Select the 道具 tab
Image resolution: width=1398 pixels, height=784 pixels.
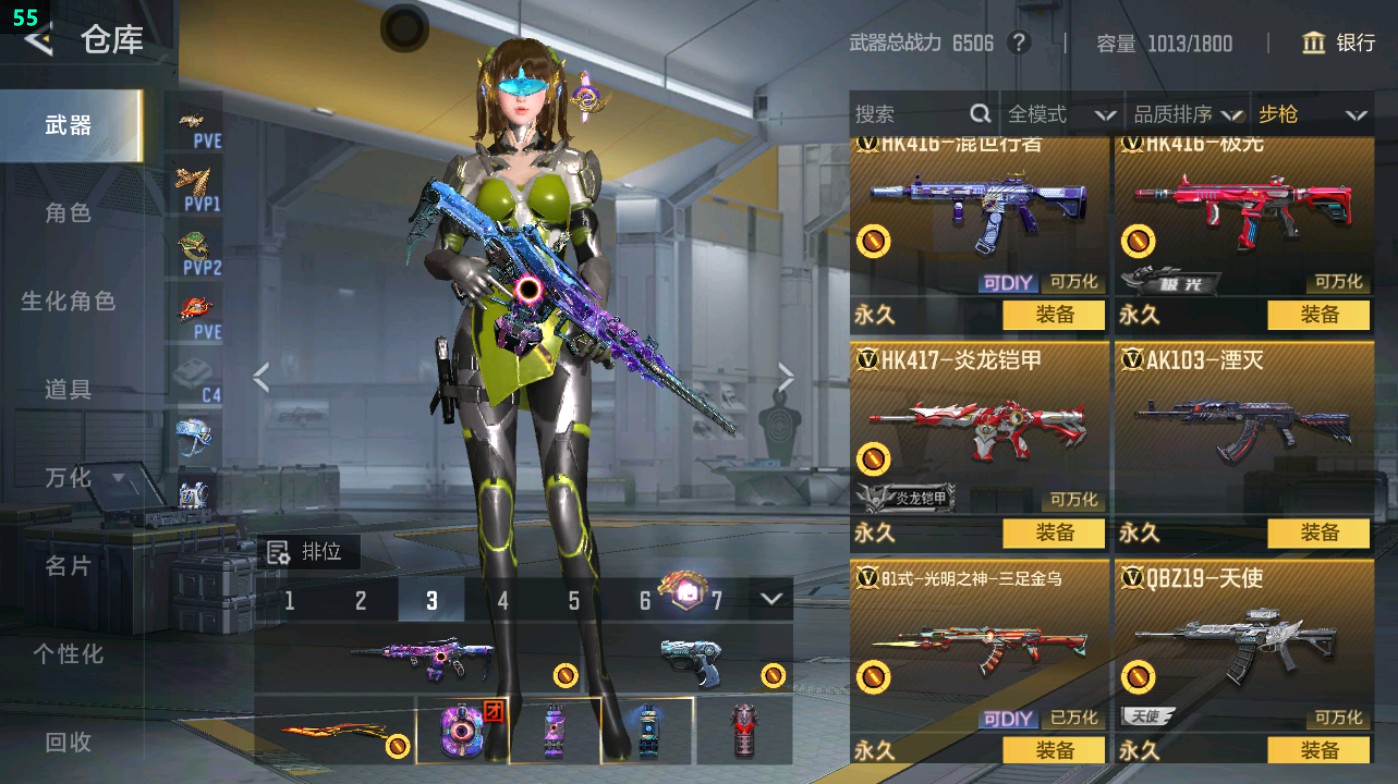[x=68, y=389]
